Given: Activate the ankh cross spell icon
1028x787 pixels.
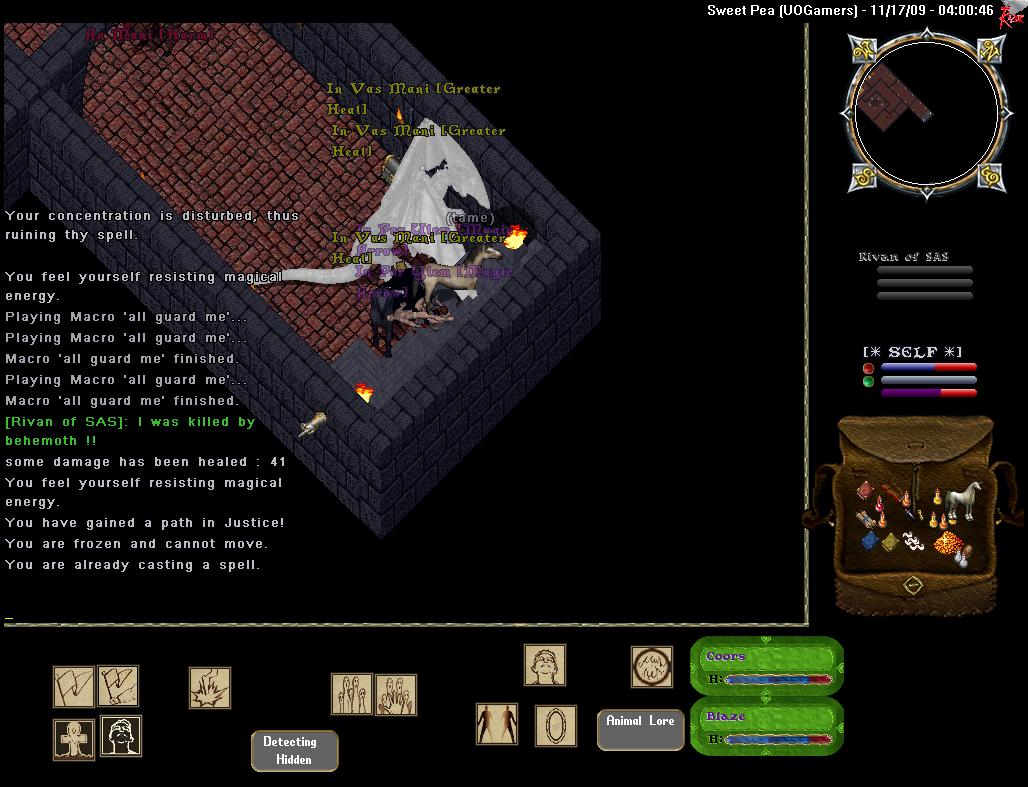Looking at the screenshot, I should (x=74, y=739).
